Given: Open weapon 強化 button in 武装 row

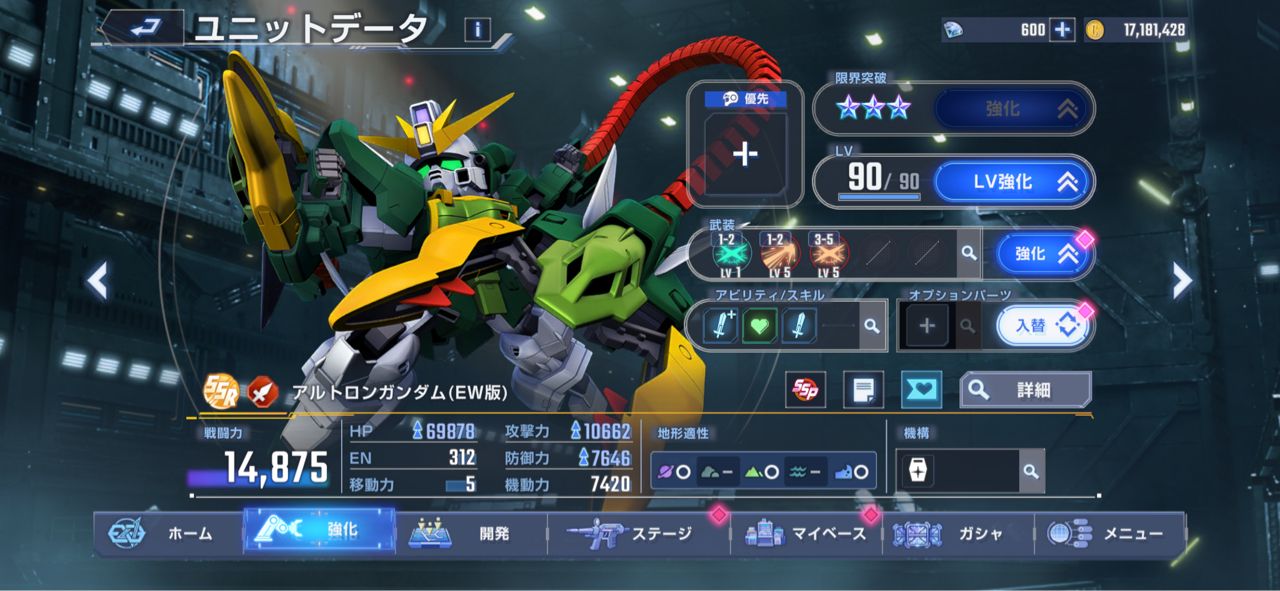Looking at the screenshot, I should pos(1040,254).
